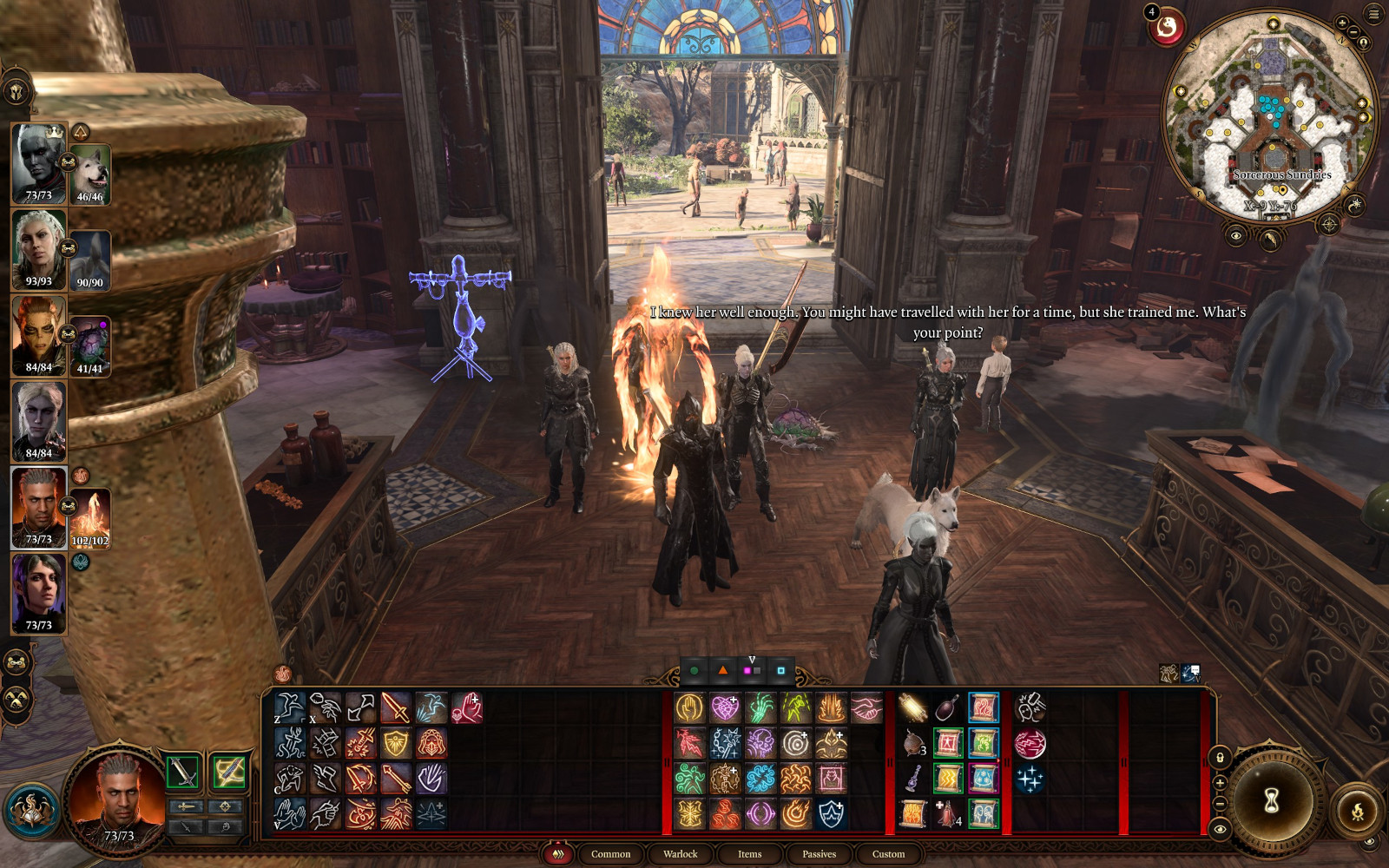The width and height of the screenshot is (1389, 868).
Task: Select the Items hotbar tab
Action: (x=749, y=854)
